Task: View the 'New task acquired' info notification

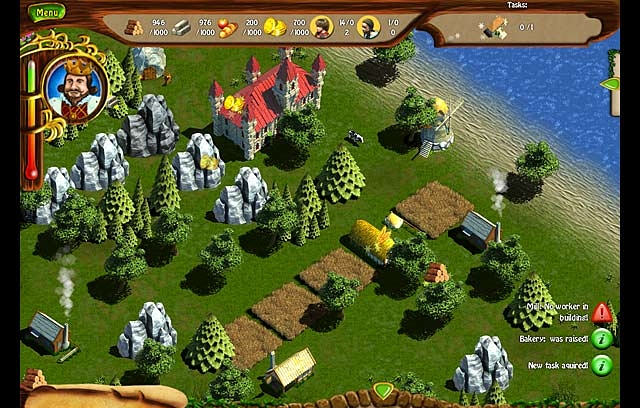Action: tap(601, 366)
